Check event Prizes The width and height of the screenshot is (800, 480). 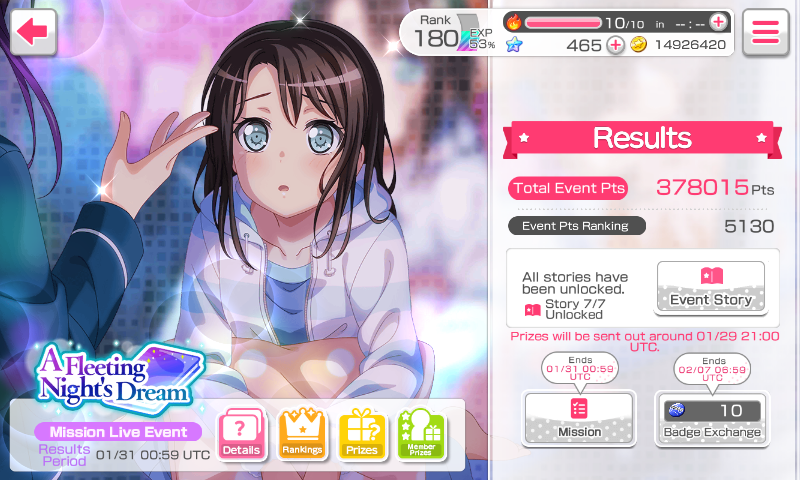pyautogui.click(x=361, y=435)
